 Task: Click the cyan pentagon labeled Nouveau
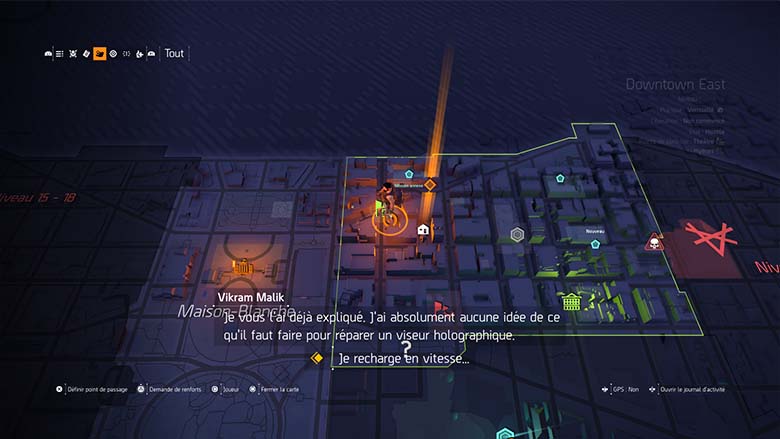pyautogui.click(x=596, y=243)
